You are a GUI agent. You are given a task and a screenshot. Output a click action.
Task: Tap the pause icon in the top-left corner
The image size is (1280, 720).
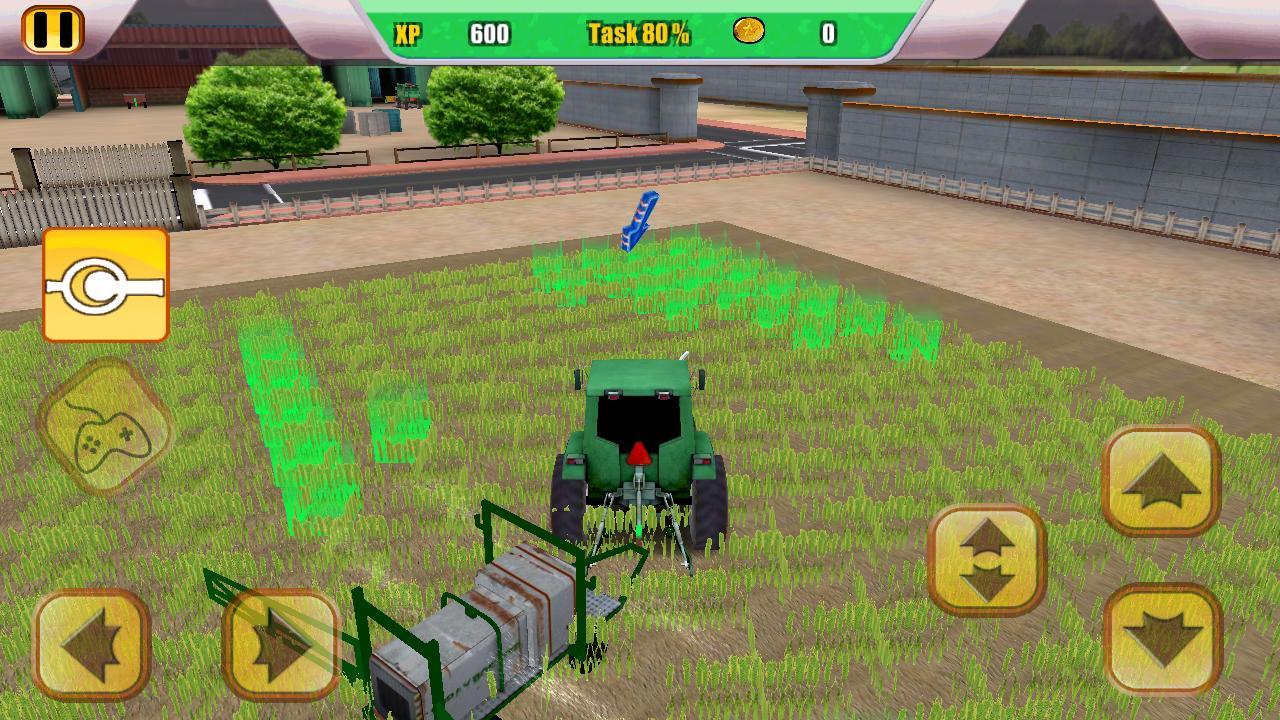[x=55, y=29]
